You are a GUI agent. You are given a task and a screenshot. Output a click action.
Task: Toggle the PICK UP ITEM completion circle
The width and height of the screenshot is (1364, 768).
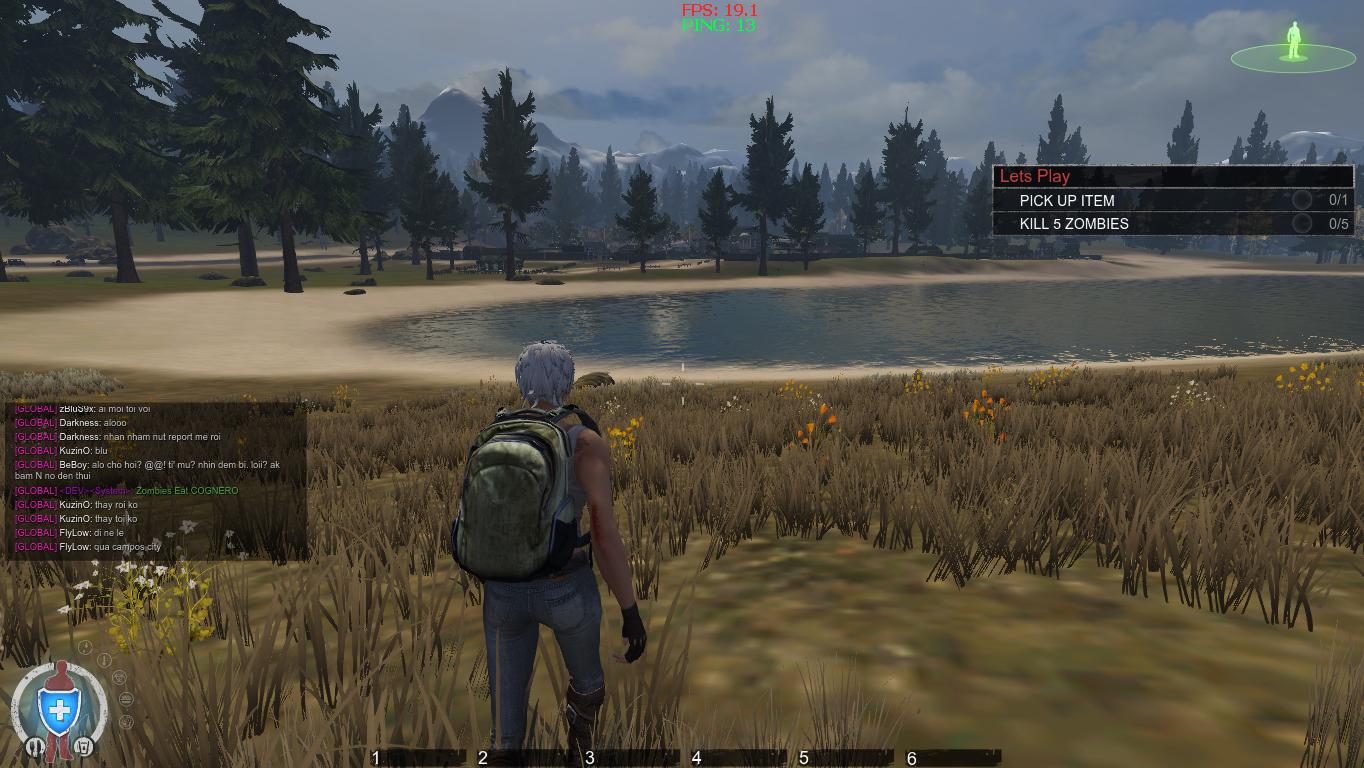(x=1302, y=200)
